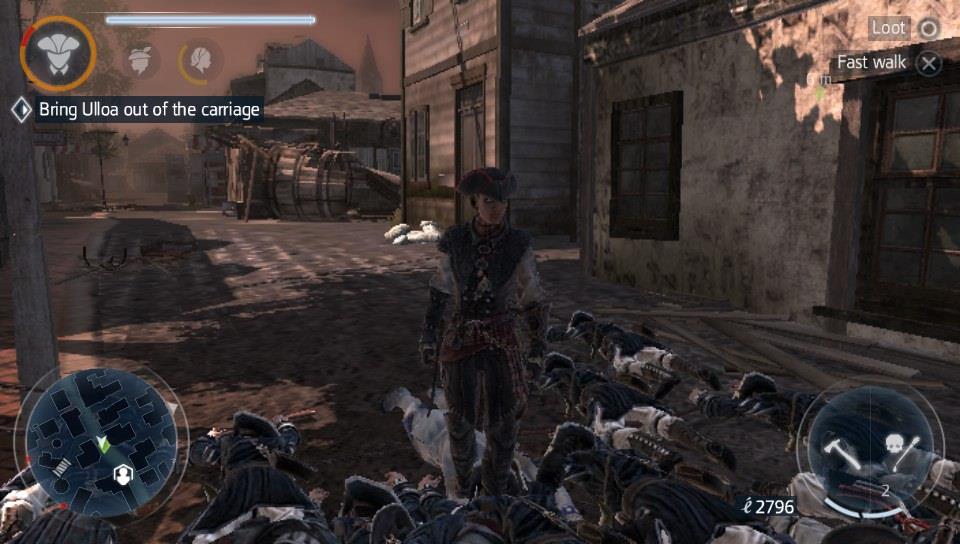Click the white hexagon marker on the minimap
This screenshot has height=544, width=960.
click(x=123, y=473)
